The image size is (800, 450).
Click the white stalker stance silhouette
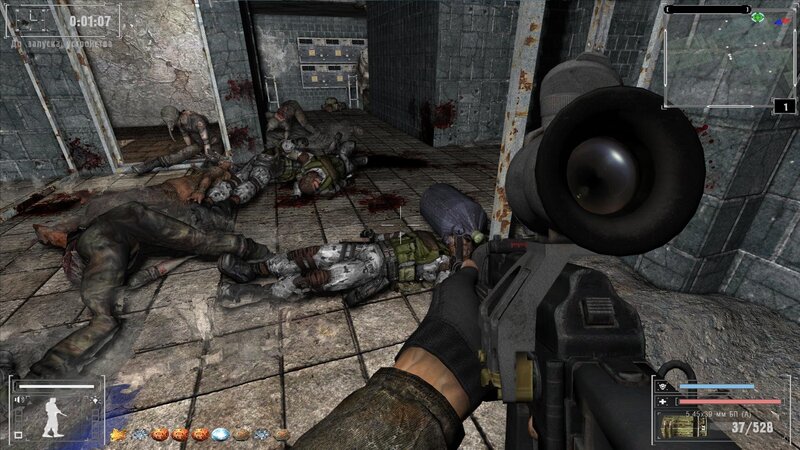point(53,417)
